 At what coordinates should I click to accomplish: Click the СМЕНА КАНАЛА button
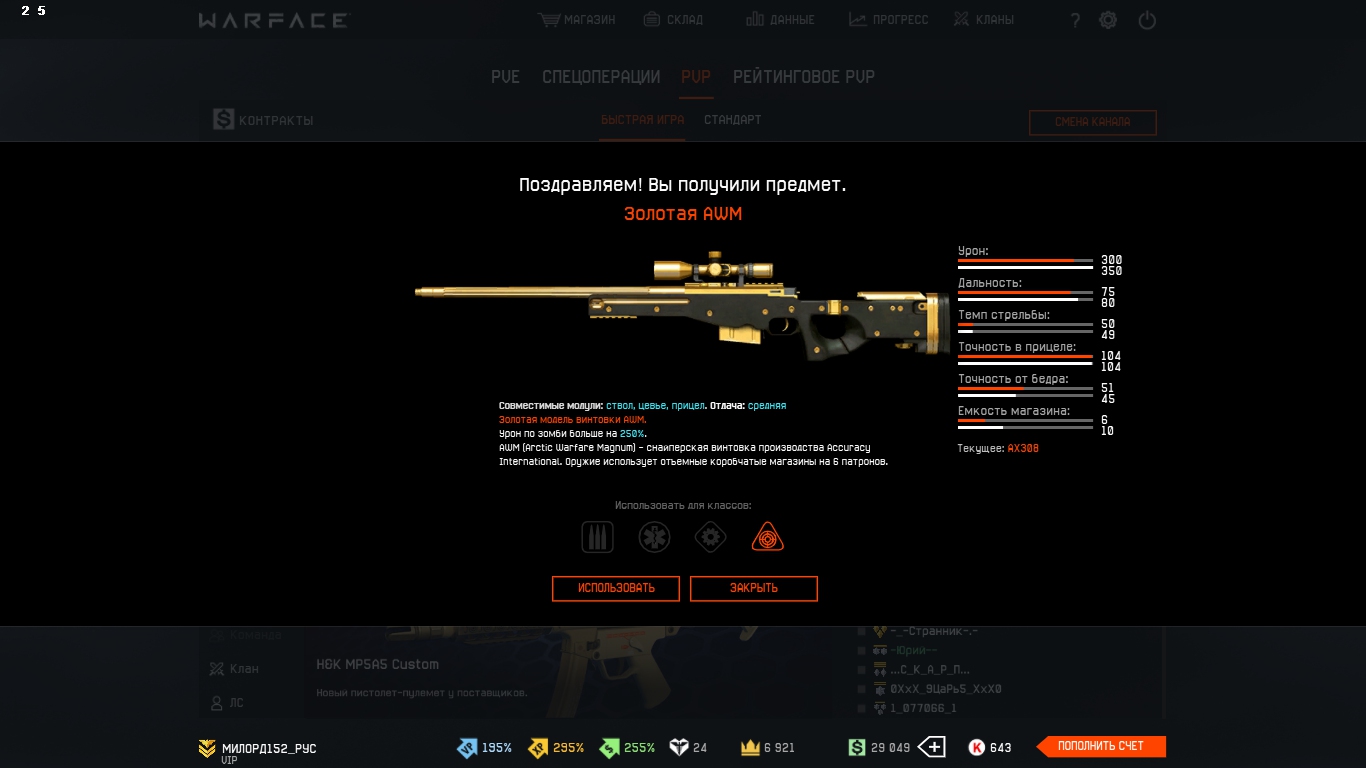1092,122
